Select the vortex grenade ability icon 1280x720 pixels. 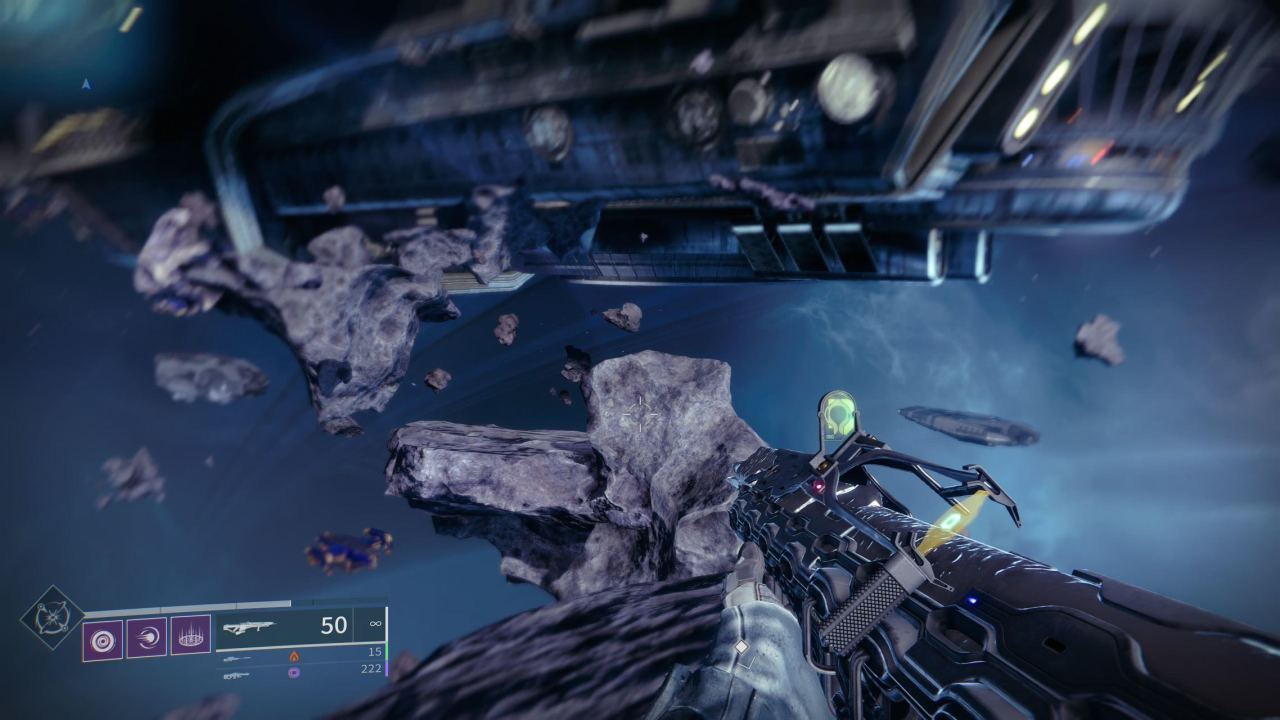click(x=102, y=639)
